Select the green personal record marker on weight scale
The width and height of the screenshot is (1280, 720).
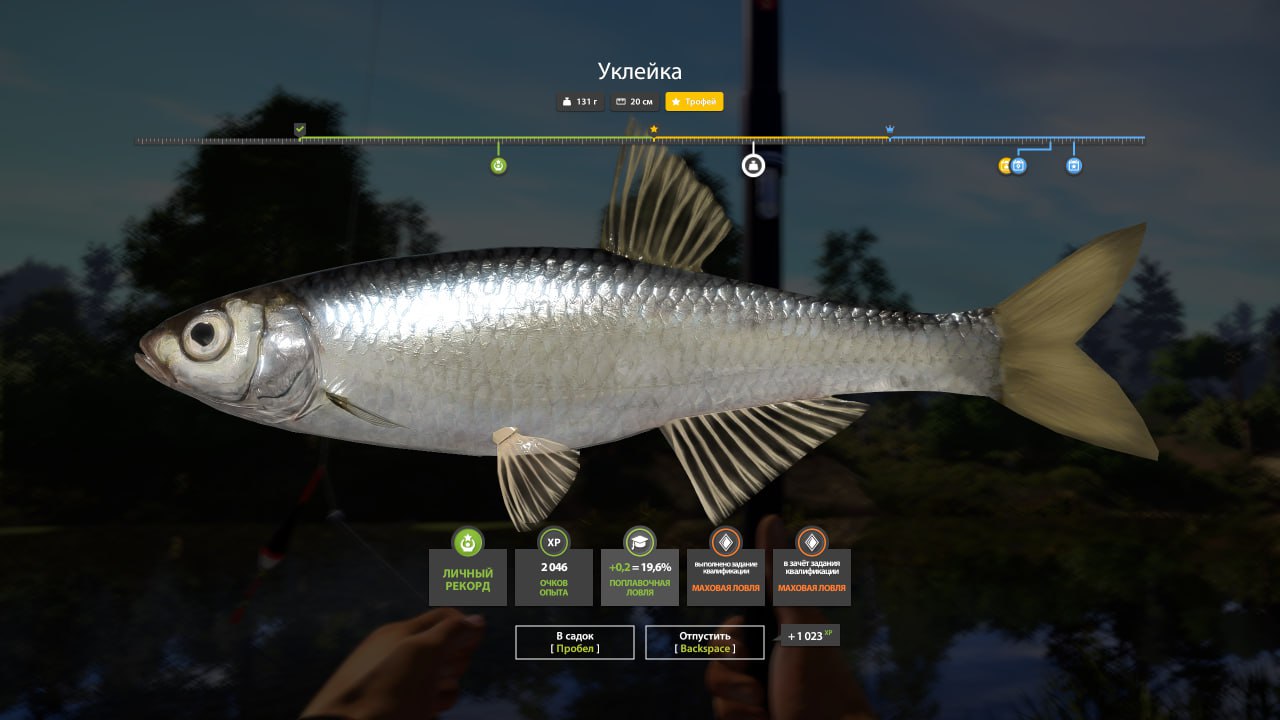click(x=498, y=166)
